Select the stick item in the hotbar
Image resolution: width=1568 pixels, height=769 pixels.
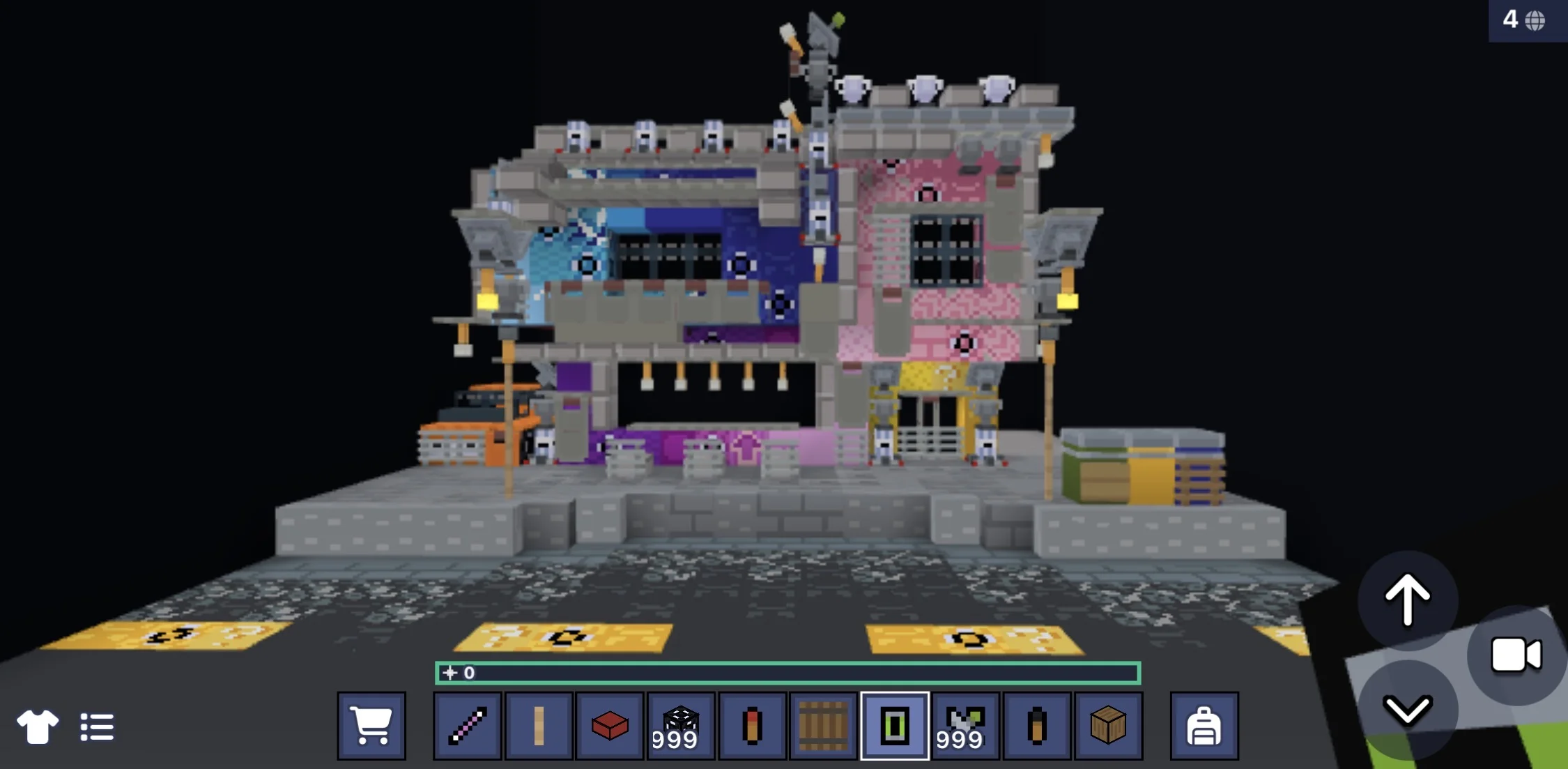click(x=539, y=725)
